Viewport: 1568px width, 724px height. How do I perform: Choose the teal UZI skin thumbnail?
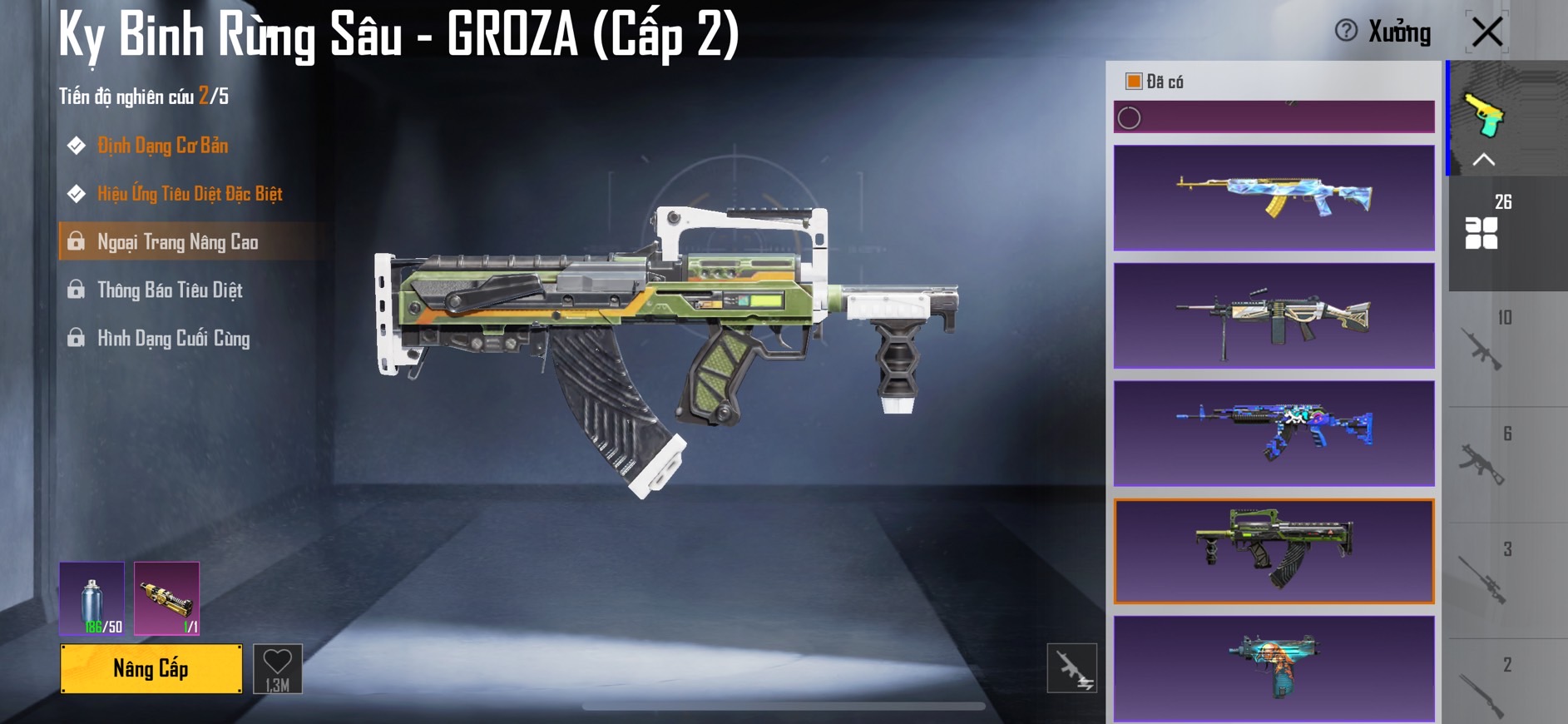pyautogui.click(x=1274, y=668)
